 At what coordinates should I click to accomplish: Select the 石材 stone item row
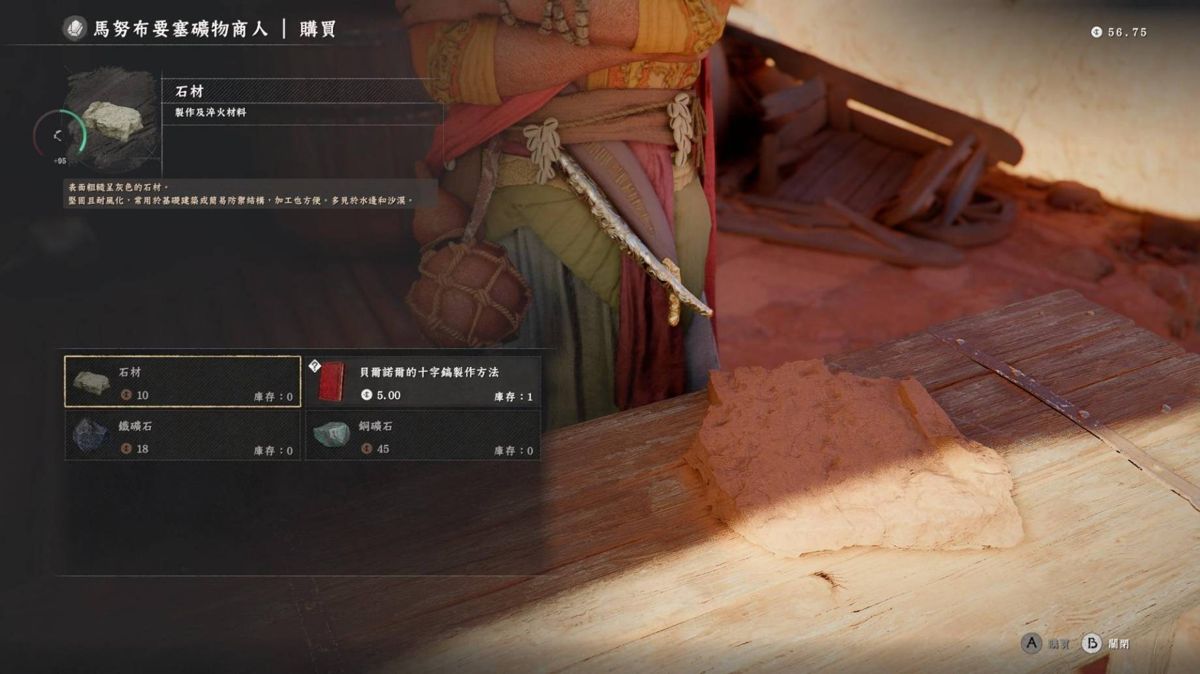(x=183, y=382)
